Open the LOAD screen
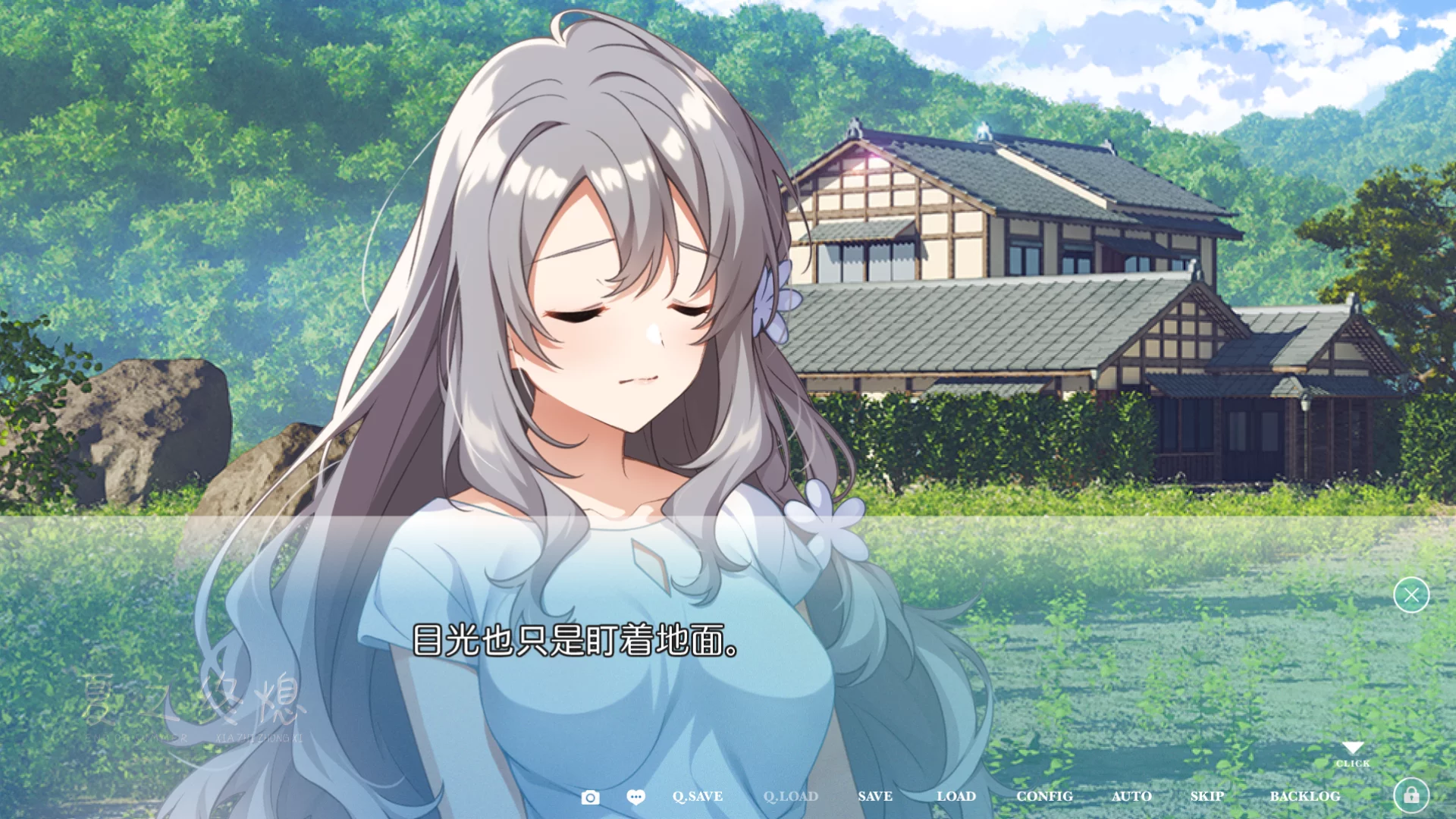The width and height of the screenshot is (1456, 819). [956, 796]
